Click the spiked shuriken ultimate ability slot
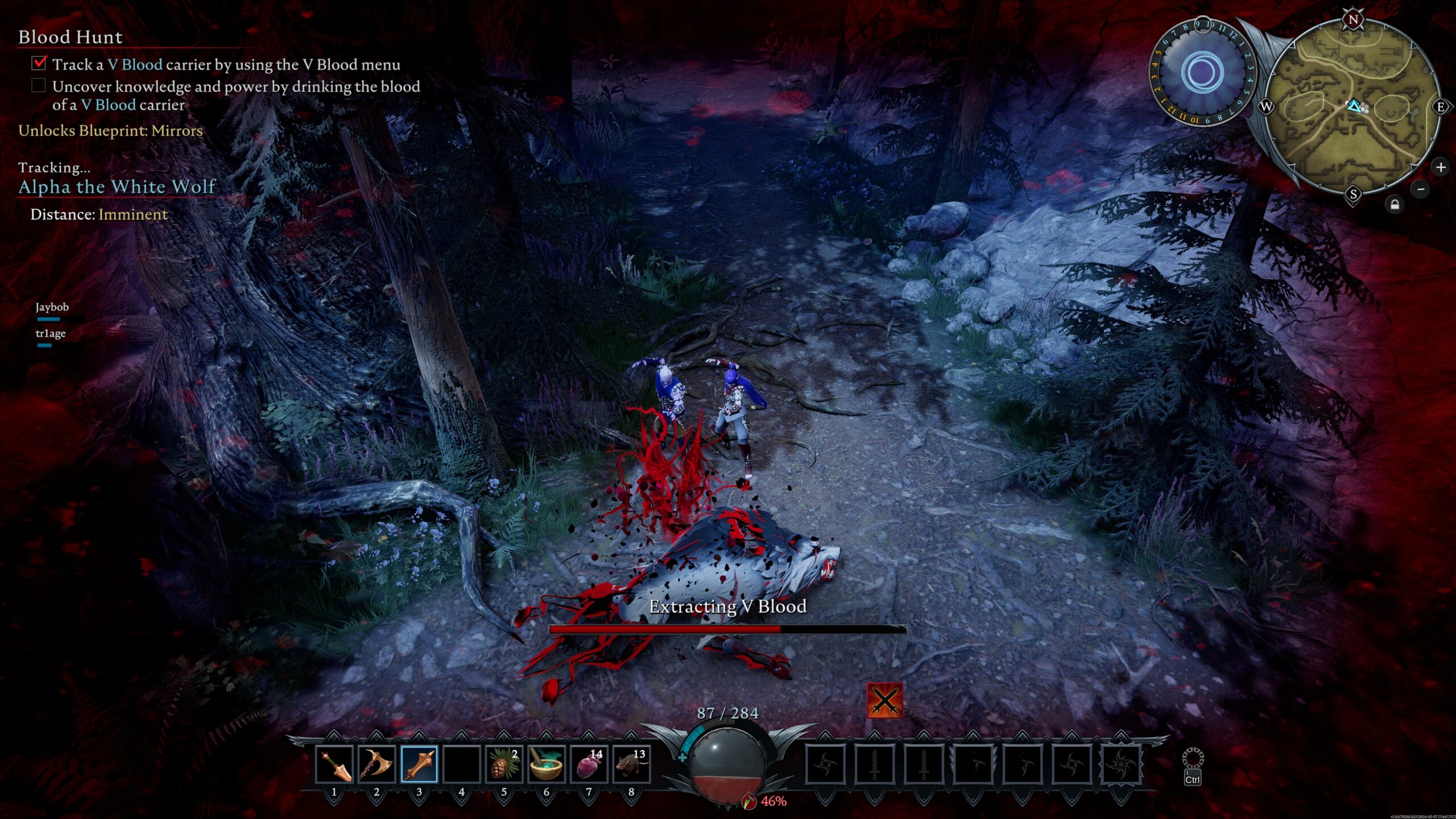This screenshot has height=819, width=1456. click(x=1120, y=764)
